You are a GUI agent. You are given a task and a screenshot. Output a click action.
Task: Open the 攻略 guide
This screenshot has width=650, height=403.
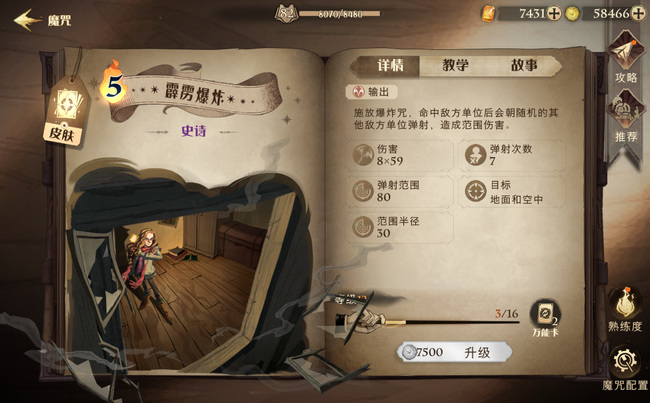[625, 59]
